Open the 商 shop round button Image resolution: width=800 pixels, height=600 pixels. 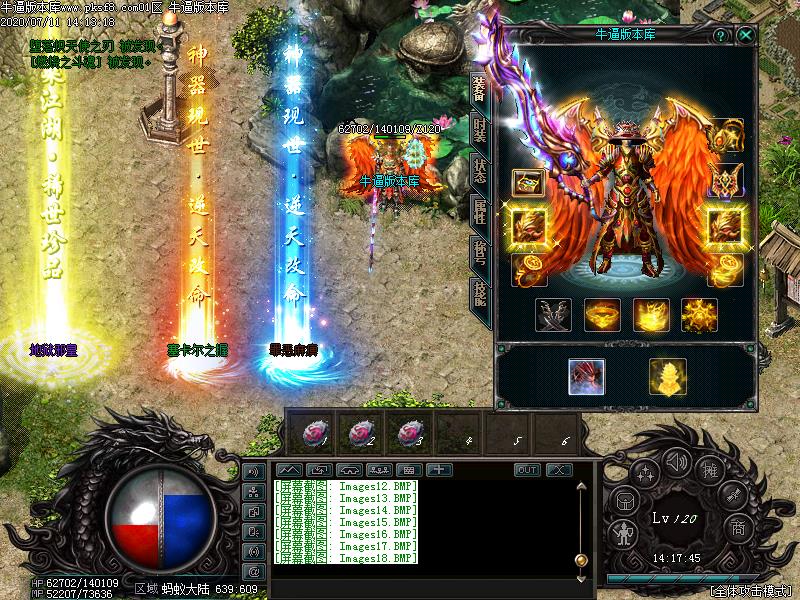(737, 526)
